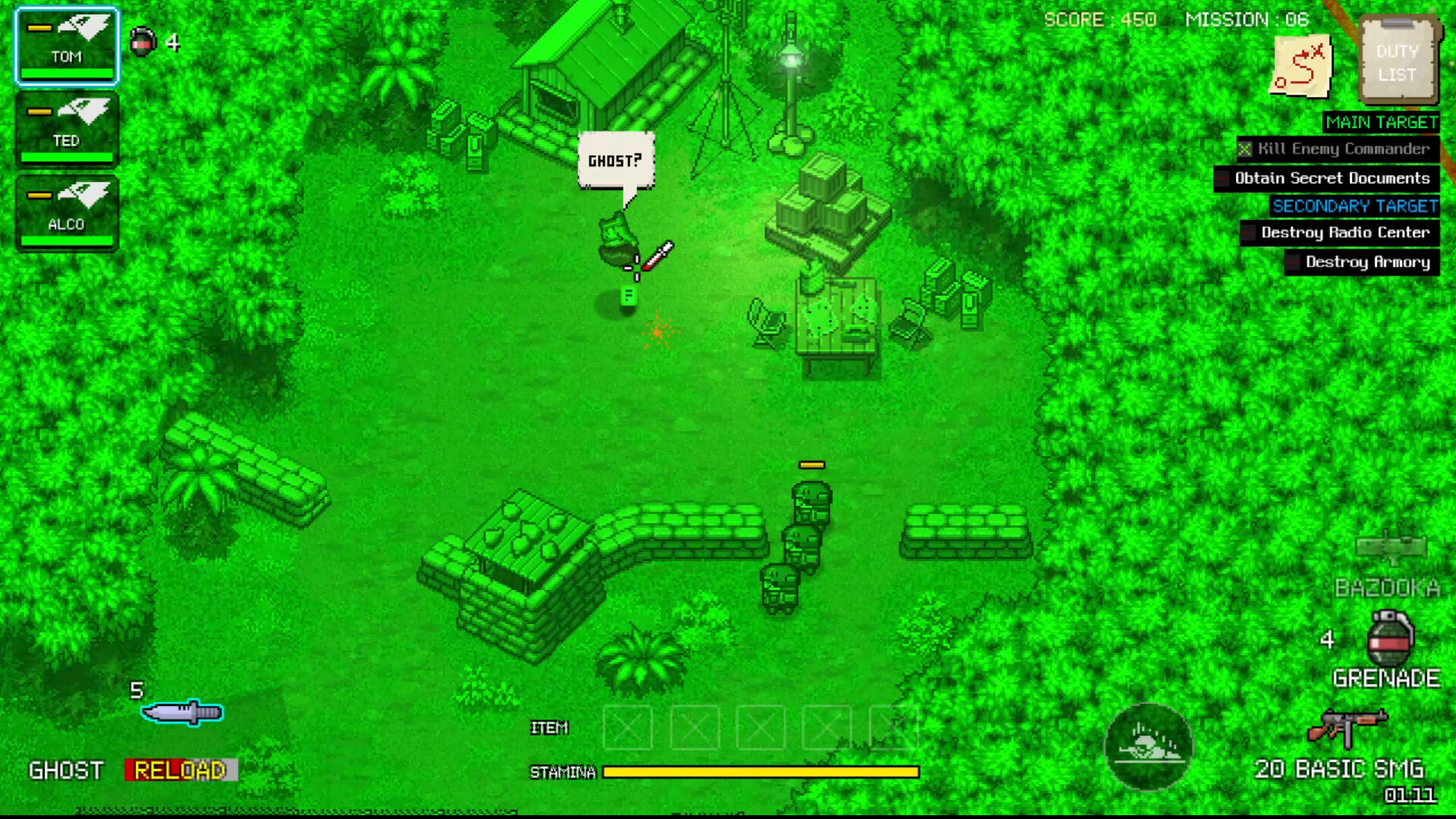
Task: Select the MAIN TARGET section header
Action: 1379,122
